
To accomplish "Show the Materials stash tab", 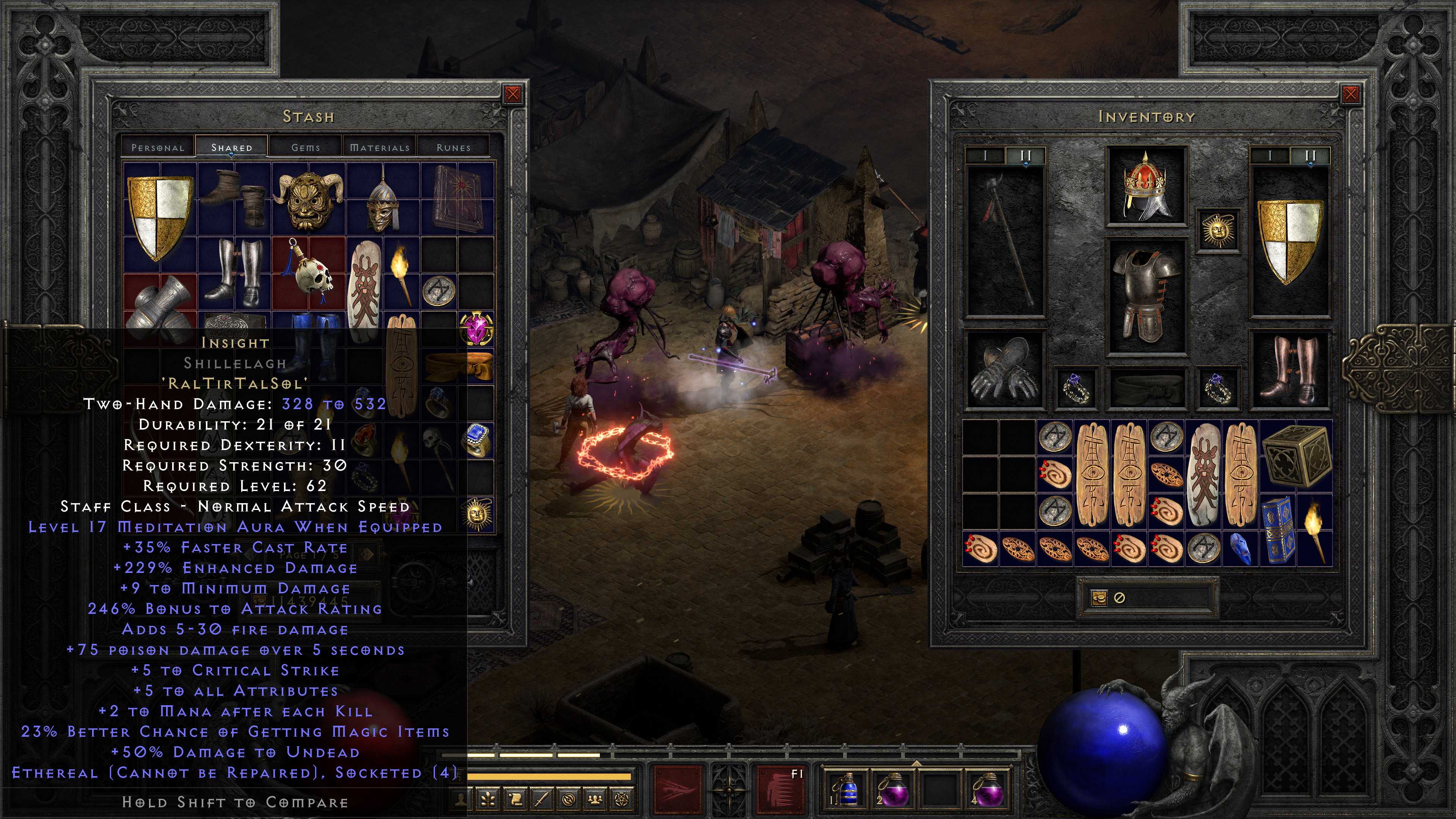I will click(379, 147).
